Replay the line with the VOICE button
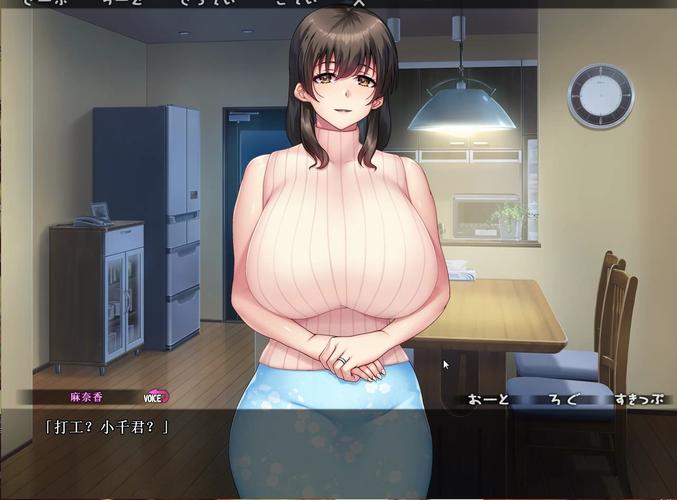Viewport: 677px width, 500px height. [157, 397]
